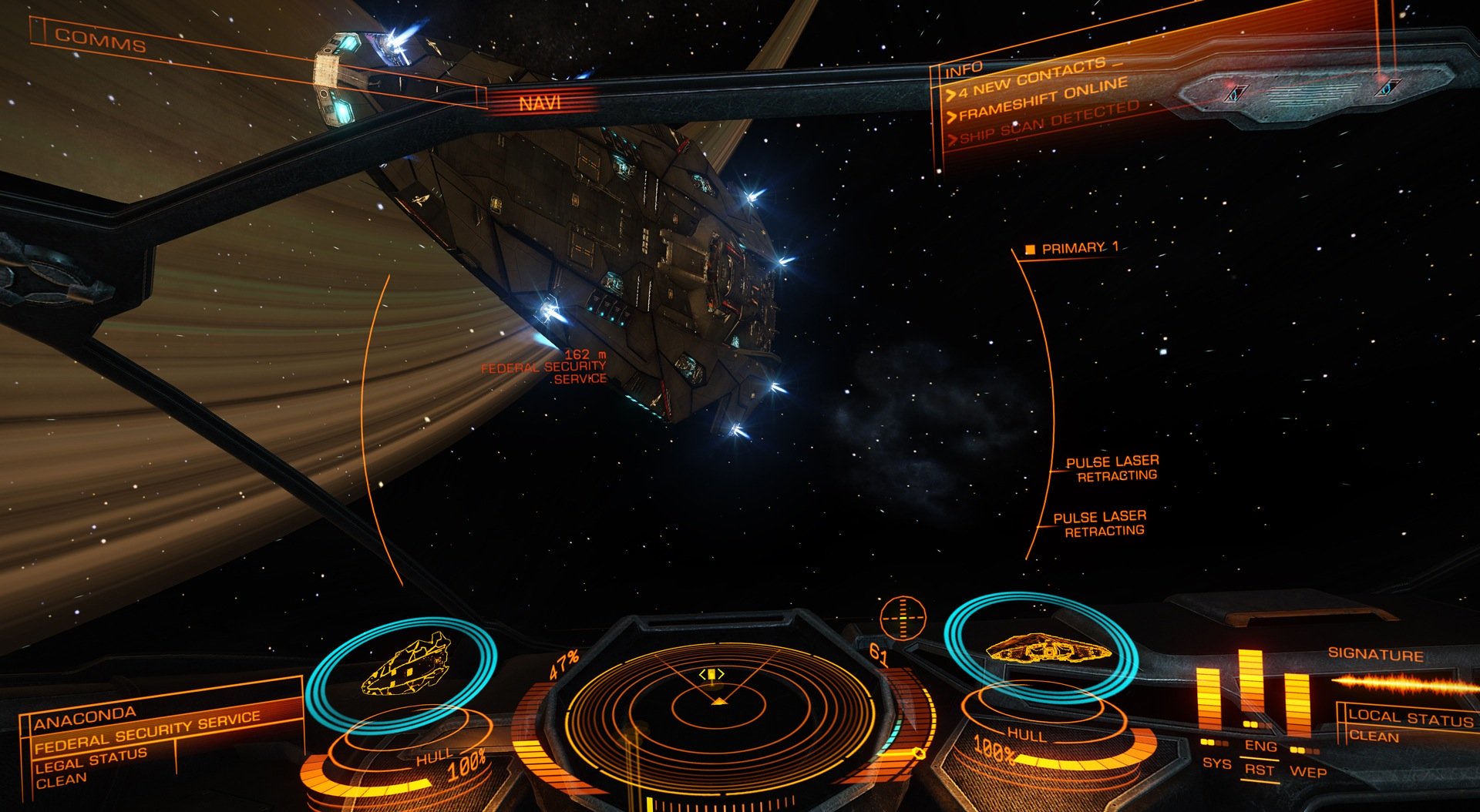The height and width of the screenshot is (812, 1480).
Task: Boost power to WEP
Action: 1308,771
